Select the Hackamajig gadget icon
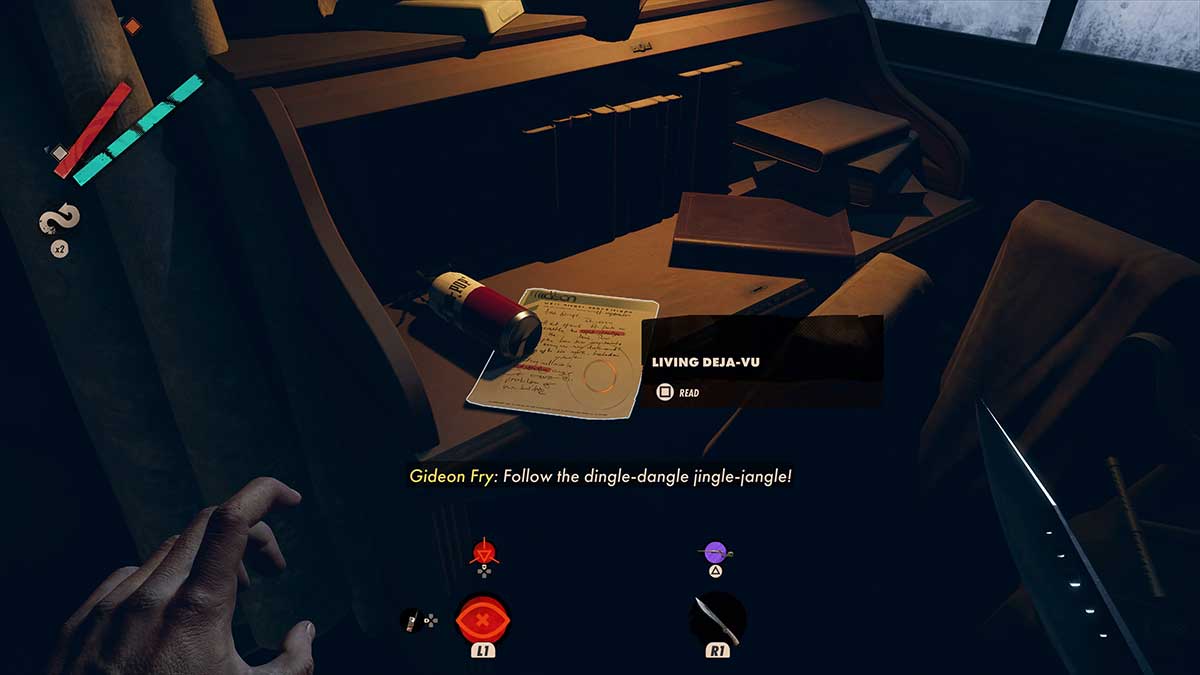The height and width of the screenshot is (675, 1200). coord(409,621)
